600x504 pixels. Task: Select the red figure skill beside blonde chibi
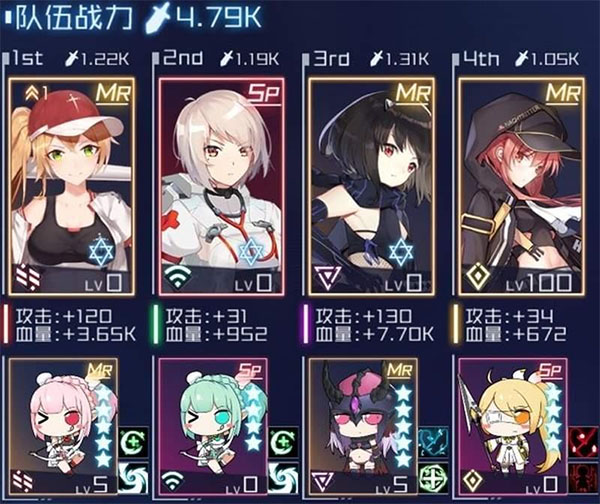[x=583, y=475]
